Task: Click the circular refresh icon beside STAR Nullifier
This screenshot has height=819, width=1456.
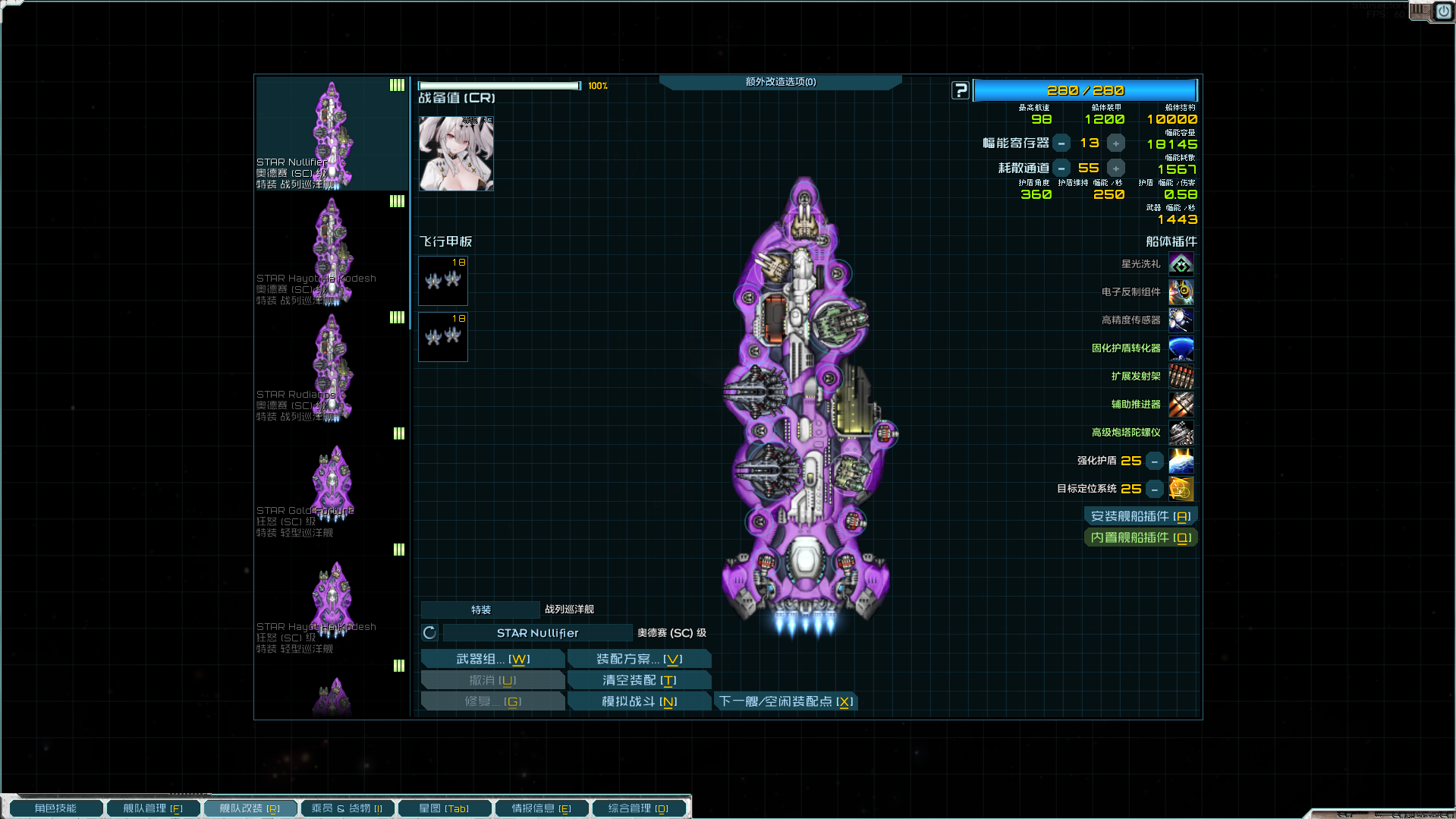Action: (429, 632)
